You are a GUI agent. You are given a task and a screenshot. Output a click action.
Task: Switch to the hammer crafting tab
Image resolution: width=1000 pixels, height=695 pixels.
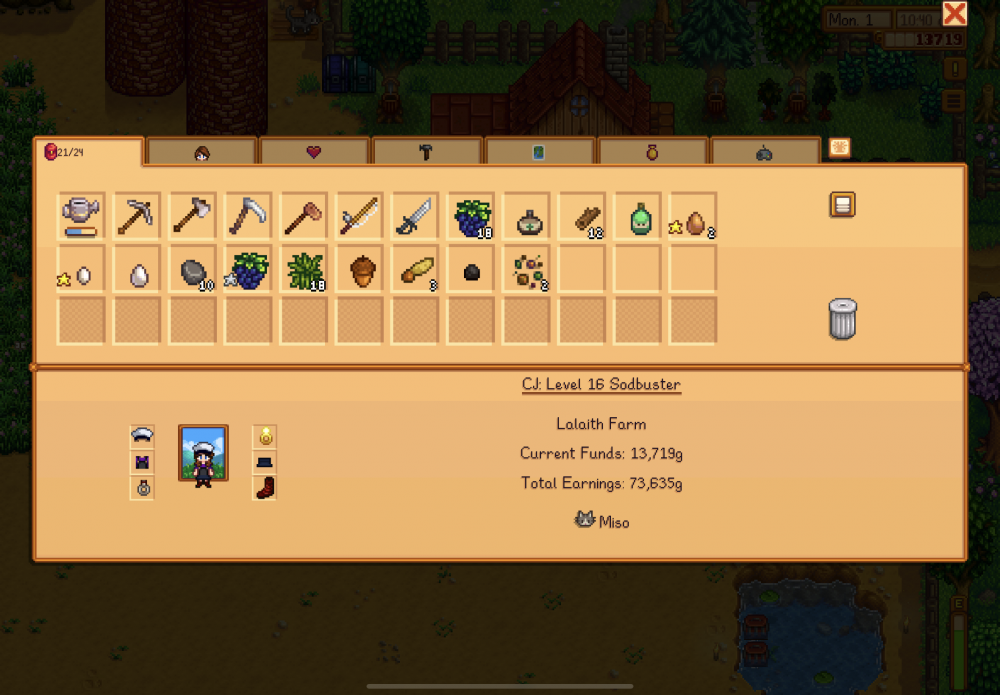pos(427,152)
